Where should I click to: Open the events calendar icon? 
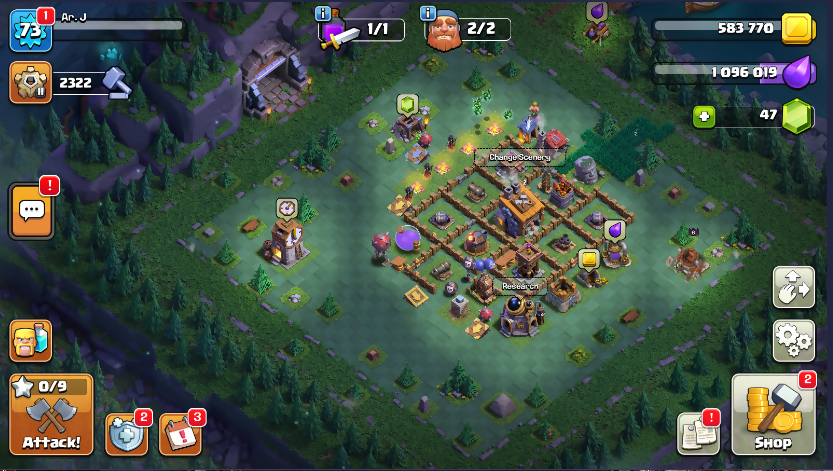pos(180,433)
